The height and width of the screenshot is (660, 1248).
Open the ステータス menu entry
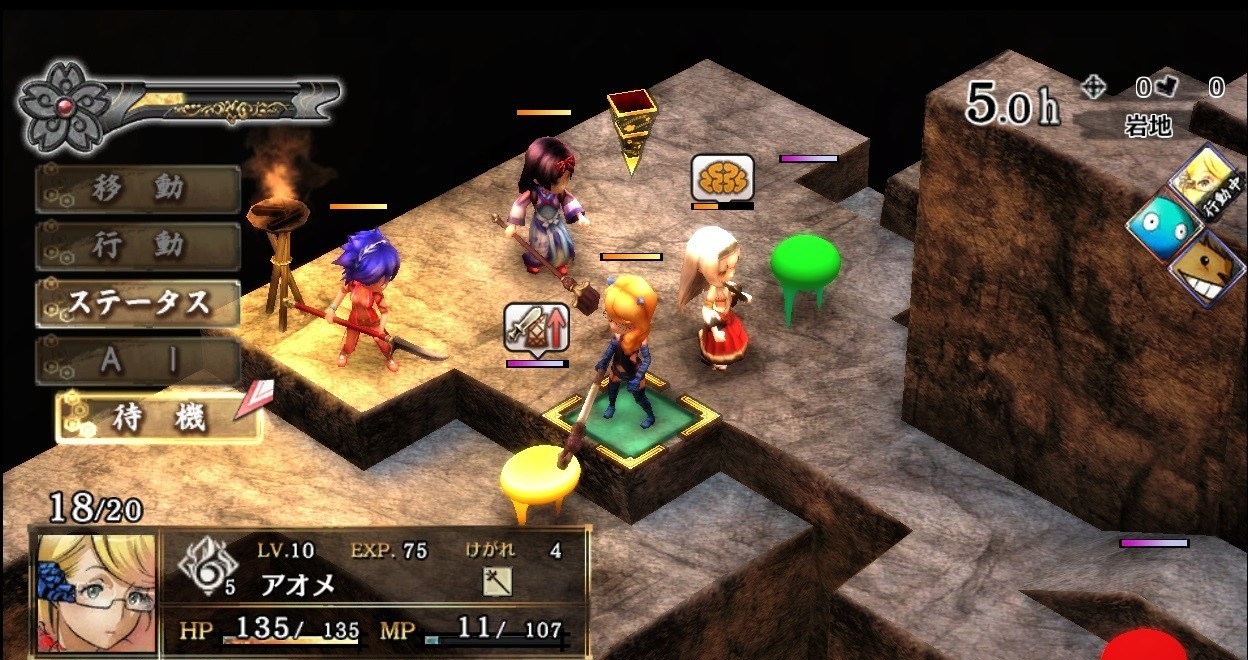click(x=138, y=303)
